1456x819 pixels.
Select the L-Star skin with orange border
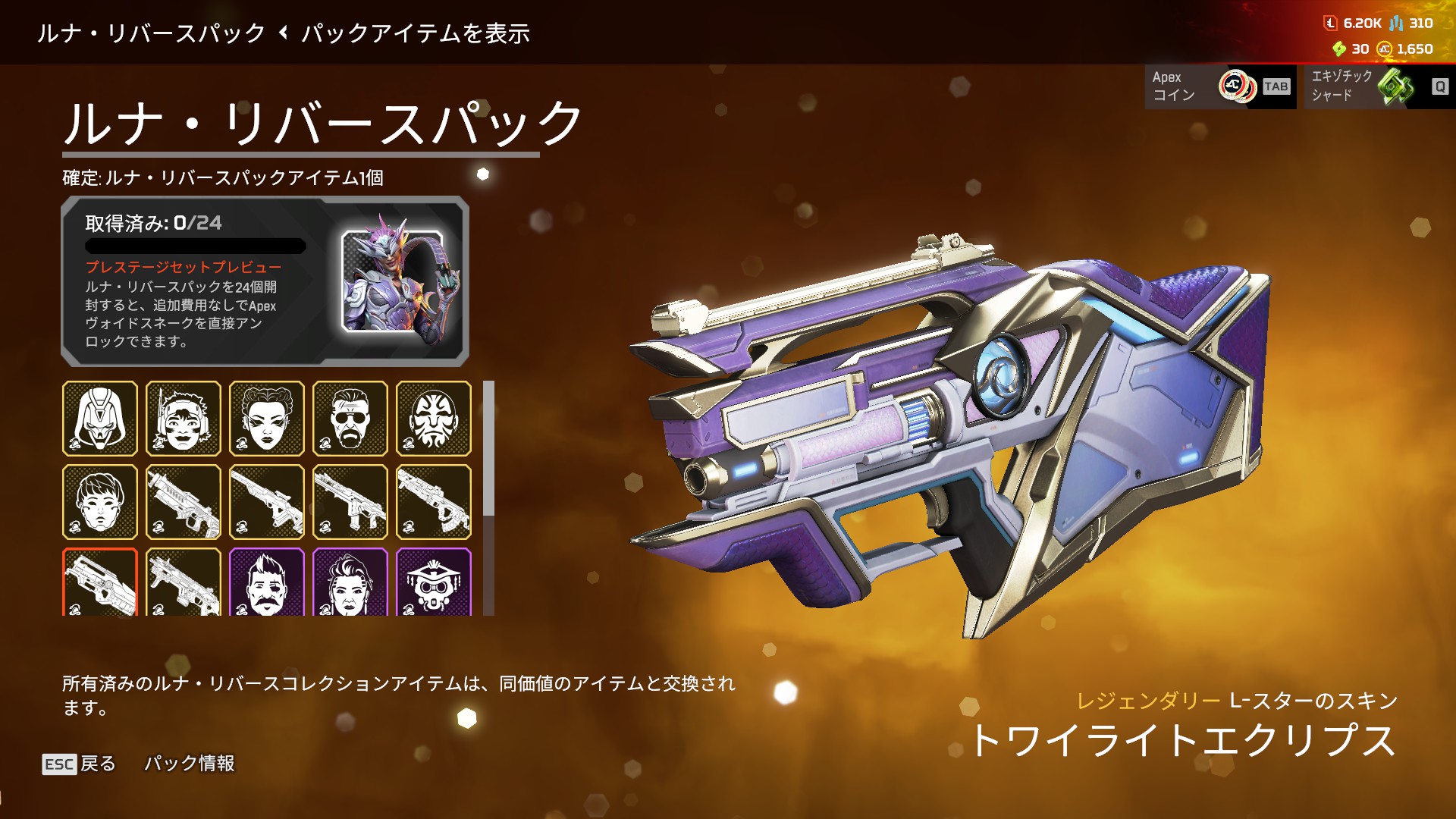point(100,582)
